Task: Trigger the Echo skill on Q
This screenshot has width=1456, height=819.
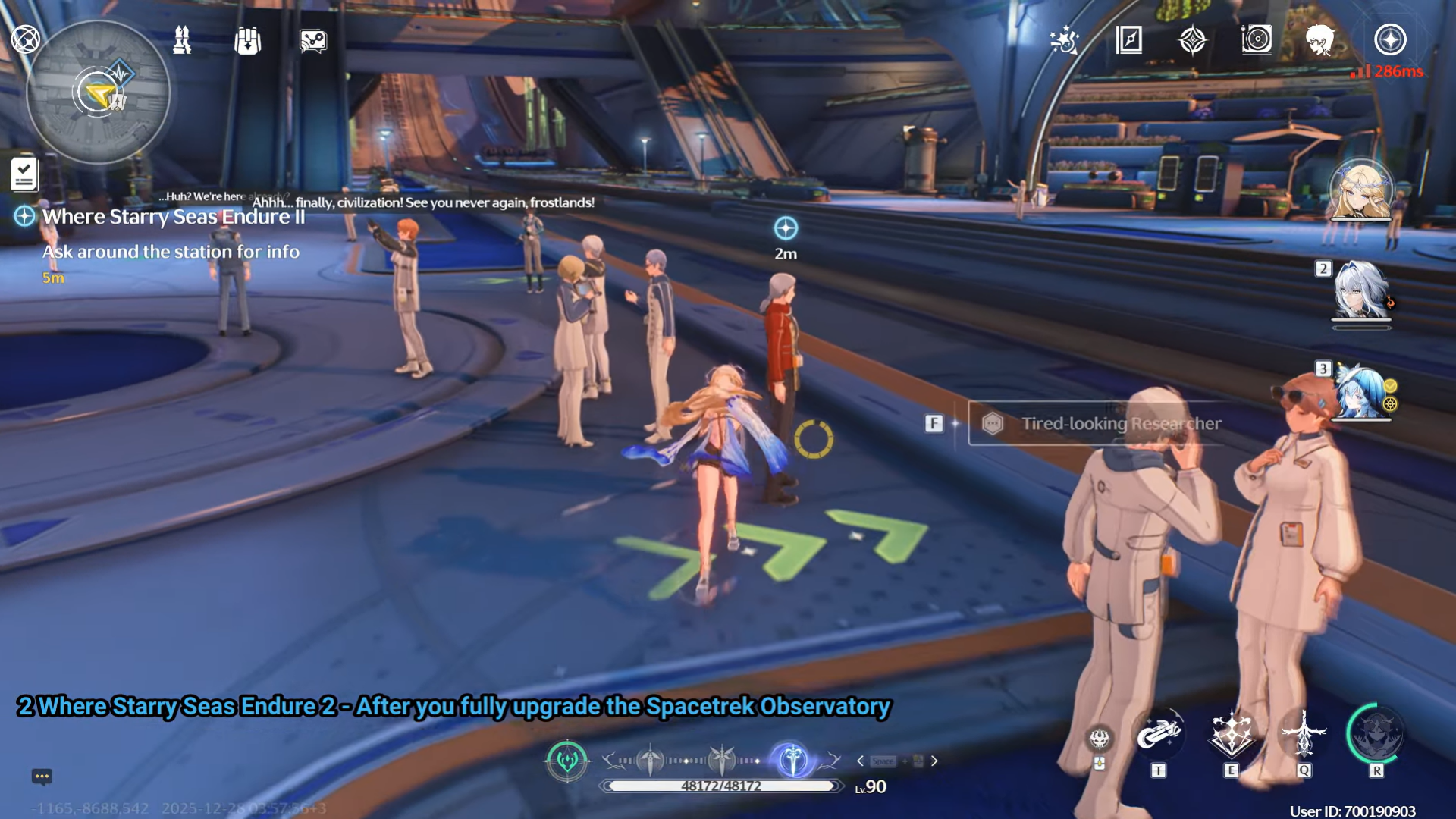Action: [x=1304, y=733]
